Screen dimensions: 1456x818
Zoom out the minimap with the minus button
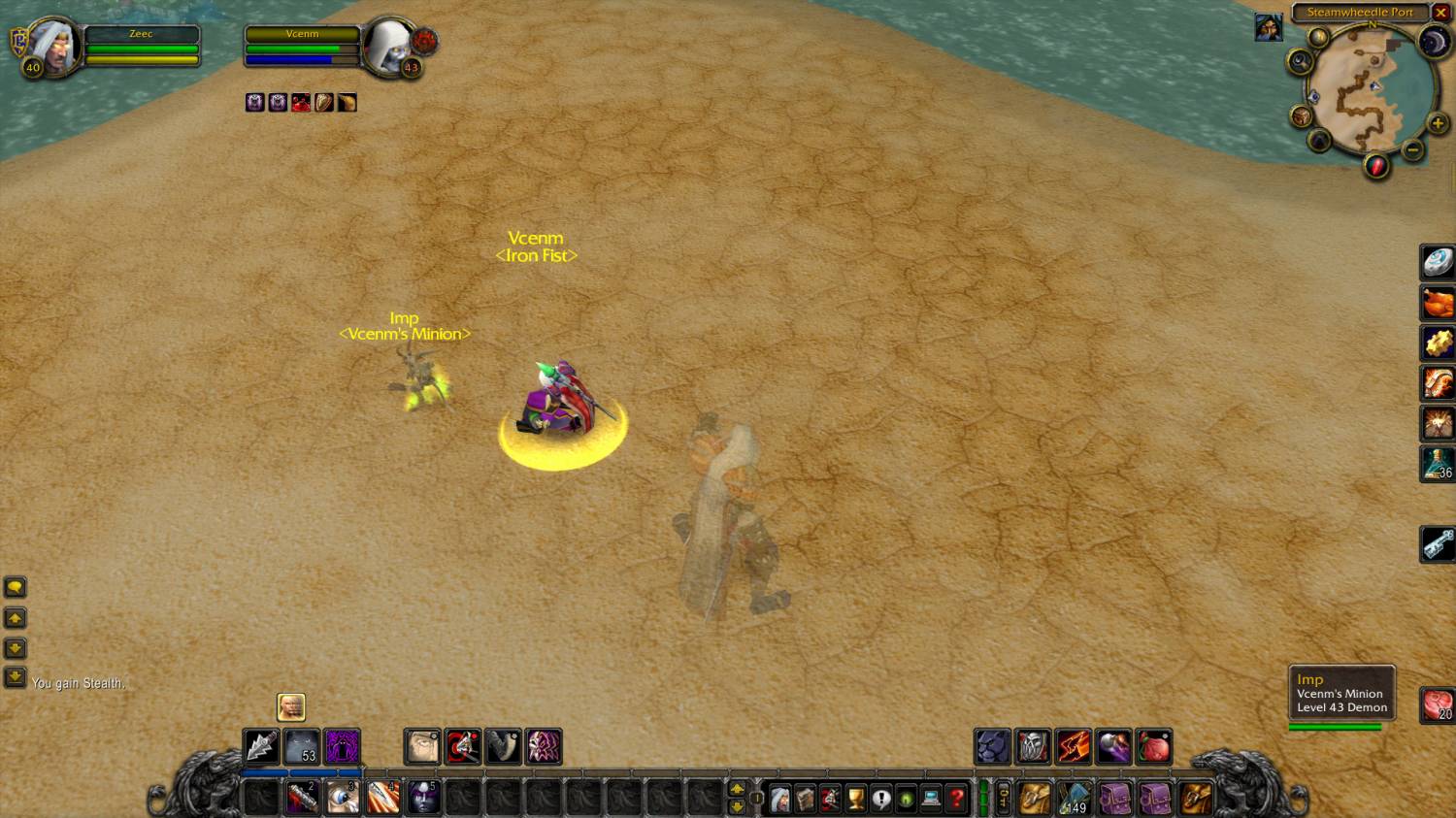(x=1413, y=149)
